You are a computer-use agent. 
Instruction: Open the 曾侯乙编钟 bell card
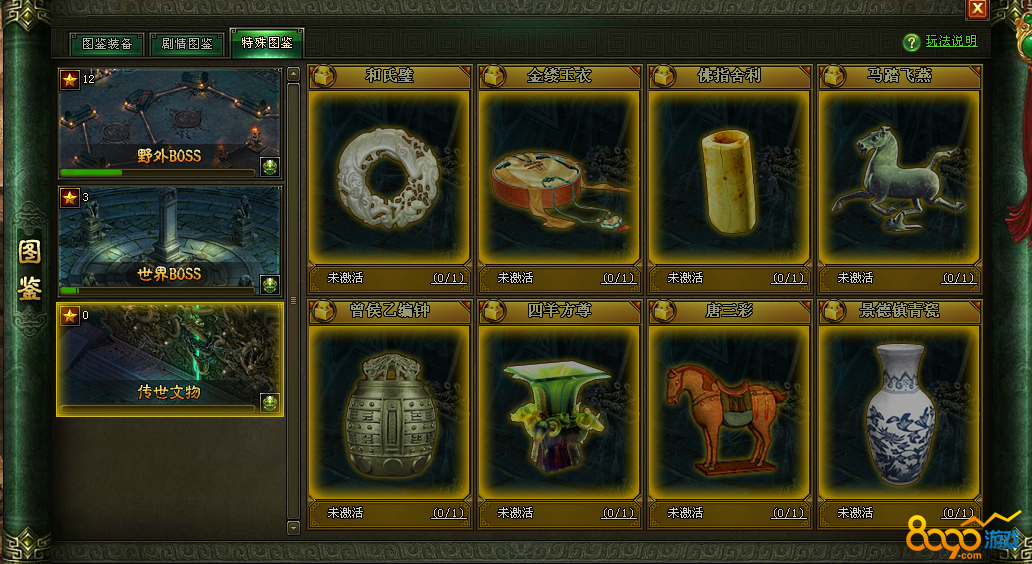389,413
